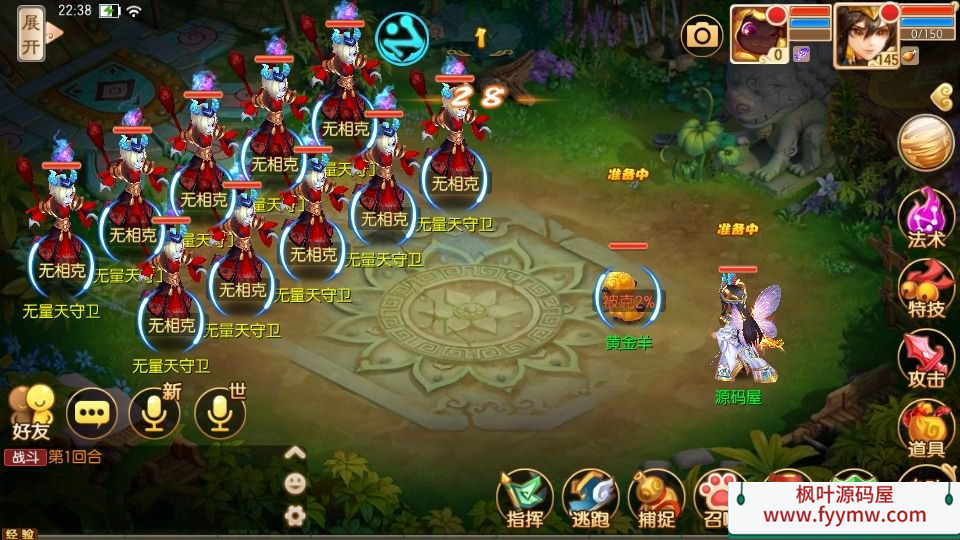Open chat settings gear icon
The image size is (960, 540).
tap(295, 515)
